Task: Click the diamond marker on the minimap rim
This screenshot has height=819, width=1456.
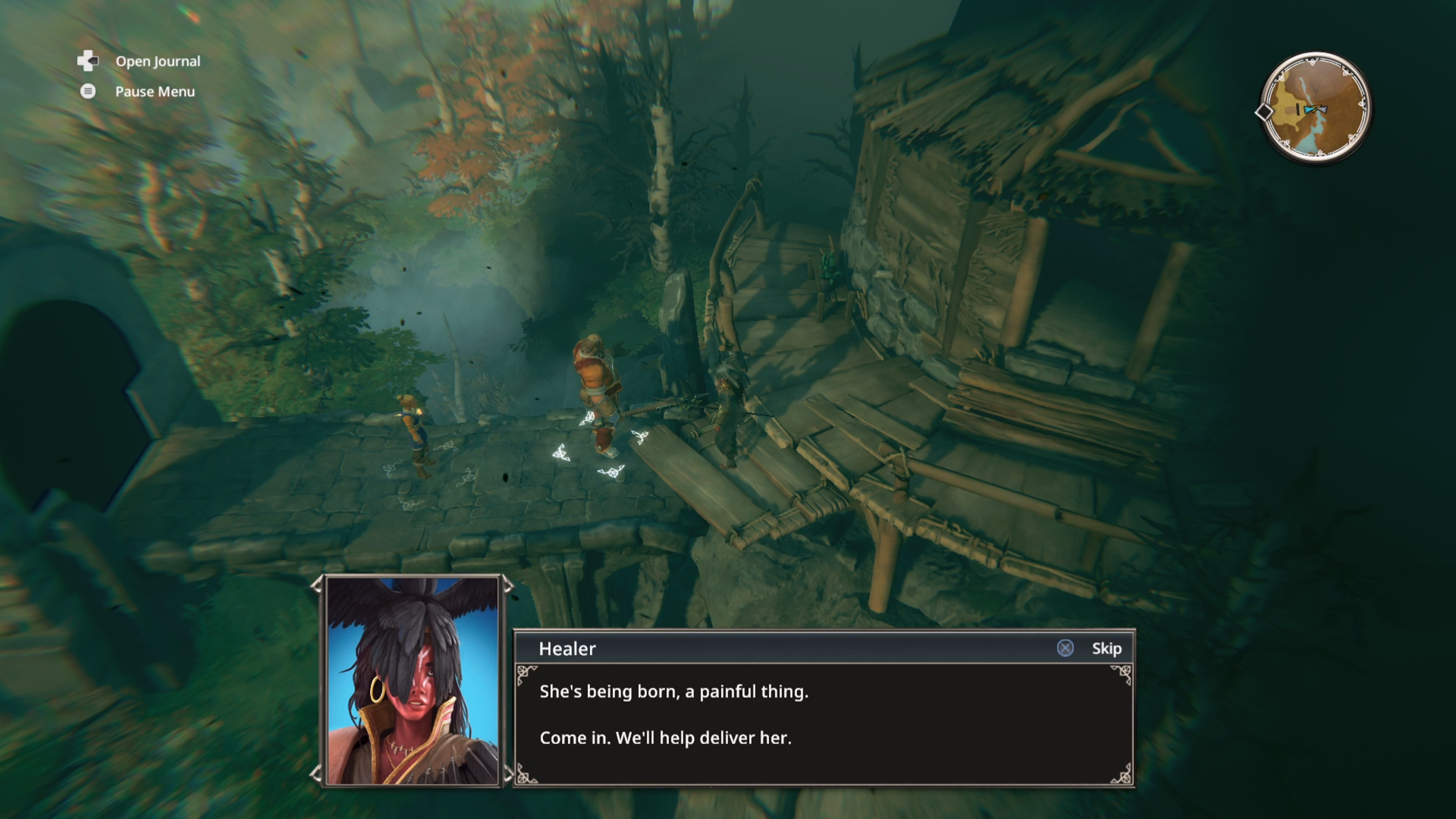Action: (1265, 112)
